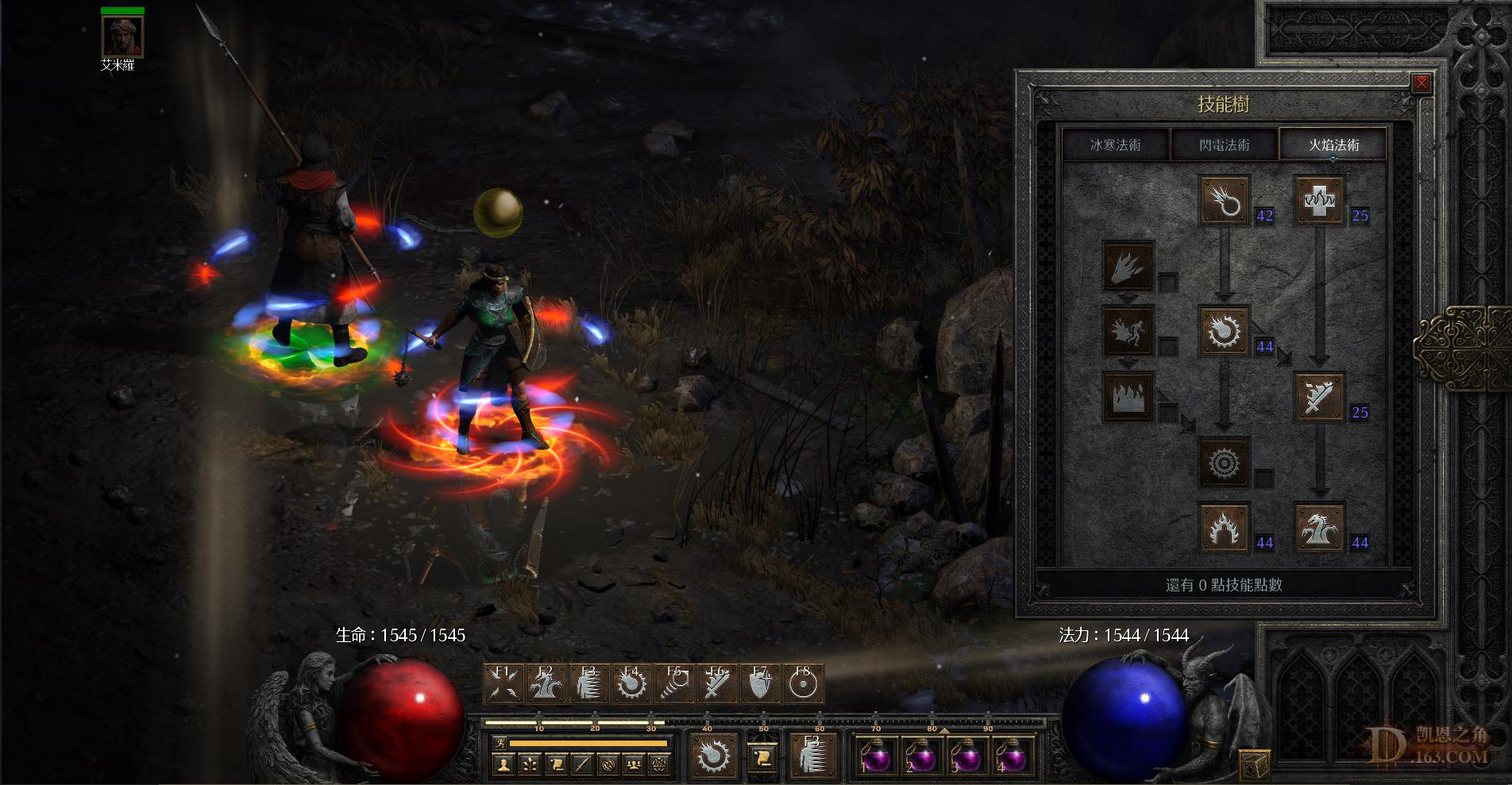The image size is (1512, 785).
Task: Click the mercenary 艾米羅 portrait
Action: tap(122, 36)
